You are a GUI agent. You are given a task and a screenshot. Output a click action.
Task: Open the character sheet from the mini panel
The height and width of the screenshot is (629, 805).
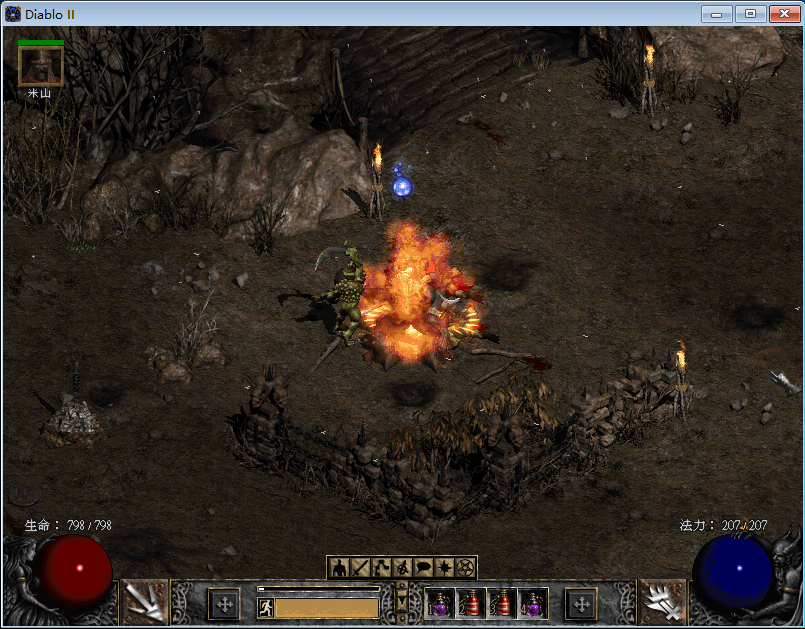[339, 568]
